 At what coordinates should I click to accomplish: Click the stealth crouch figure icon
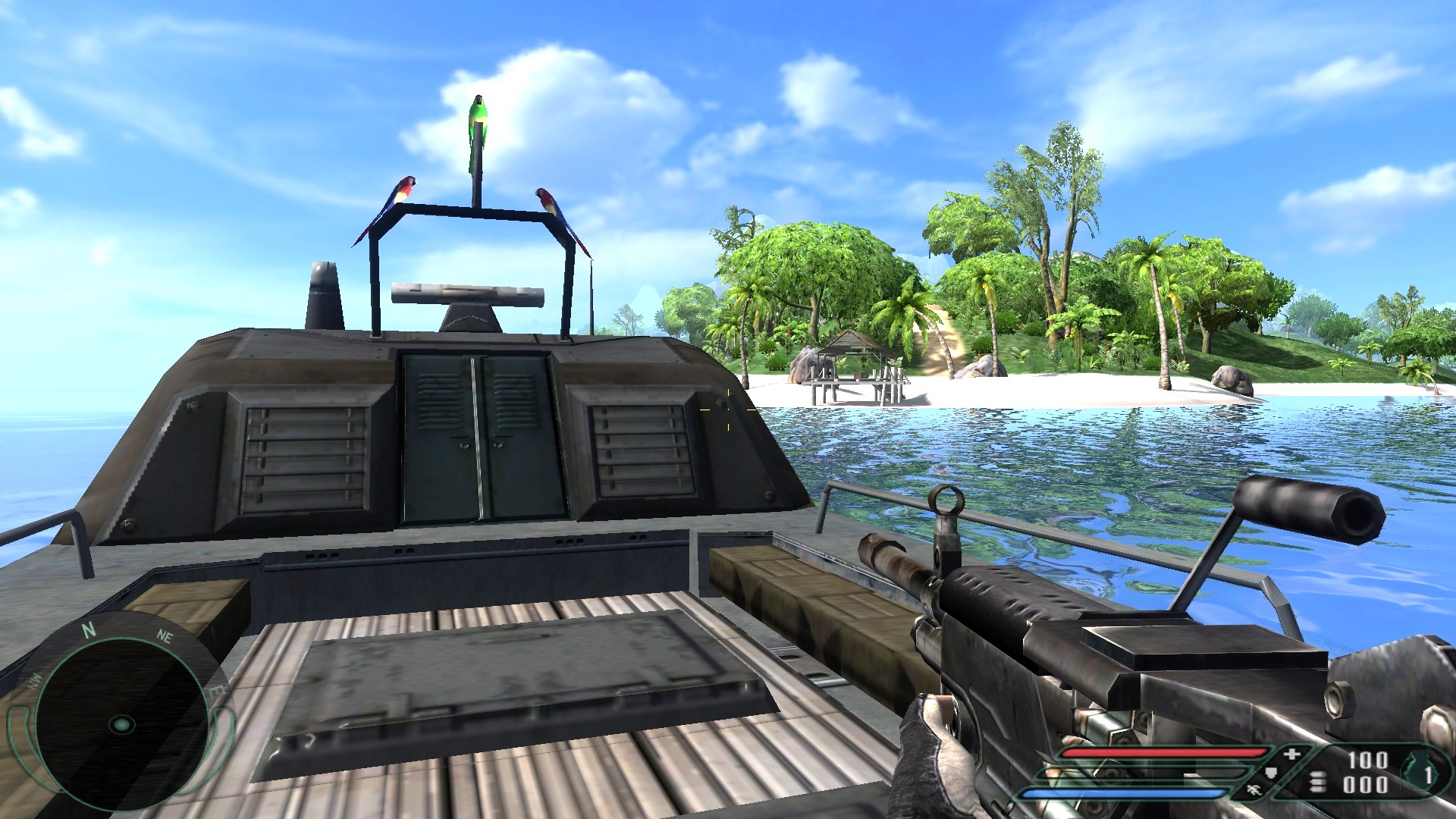point(1255,790)
